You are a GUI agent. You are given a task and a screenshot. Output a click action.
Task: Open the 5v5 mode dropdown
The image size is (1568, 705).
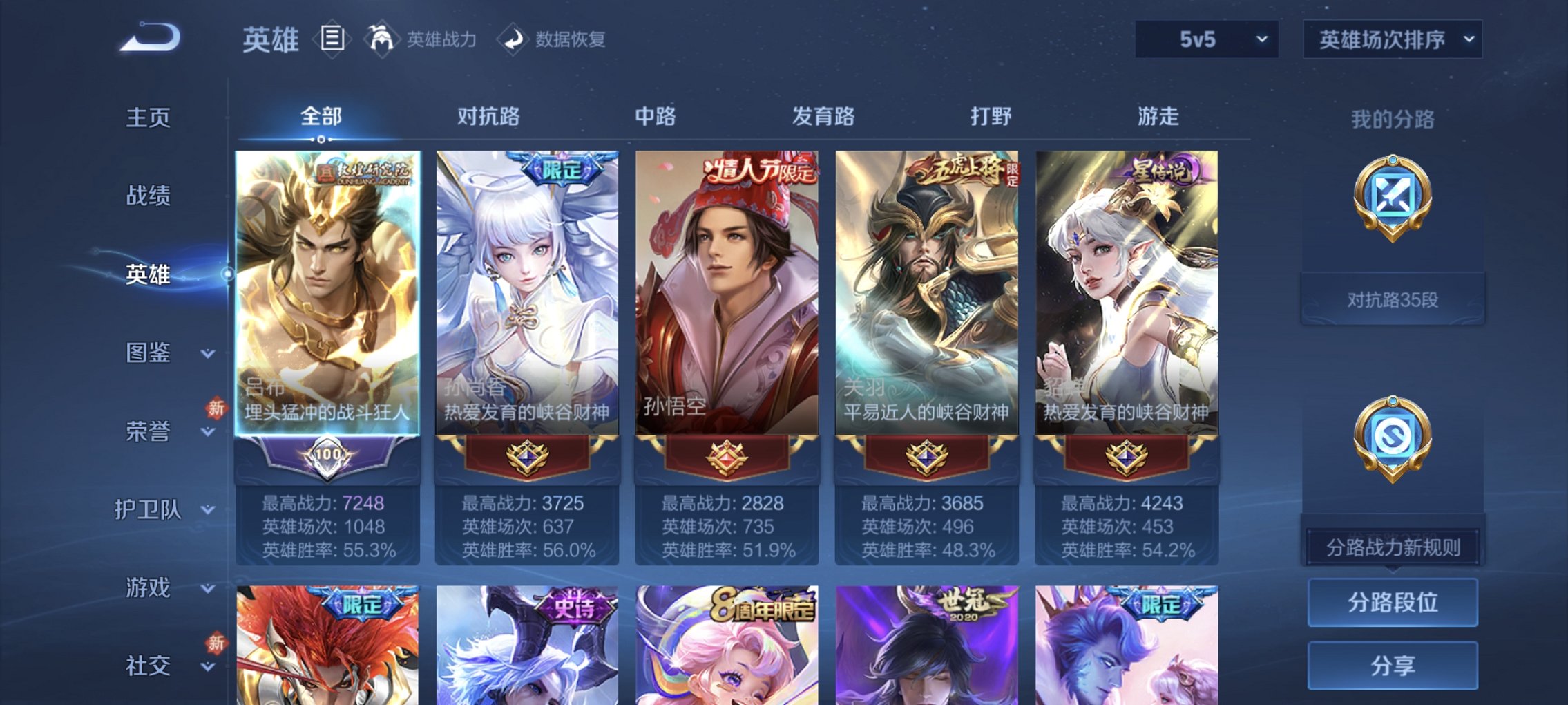click(1205, 39)
